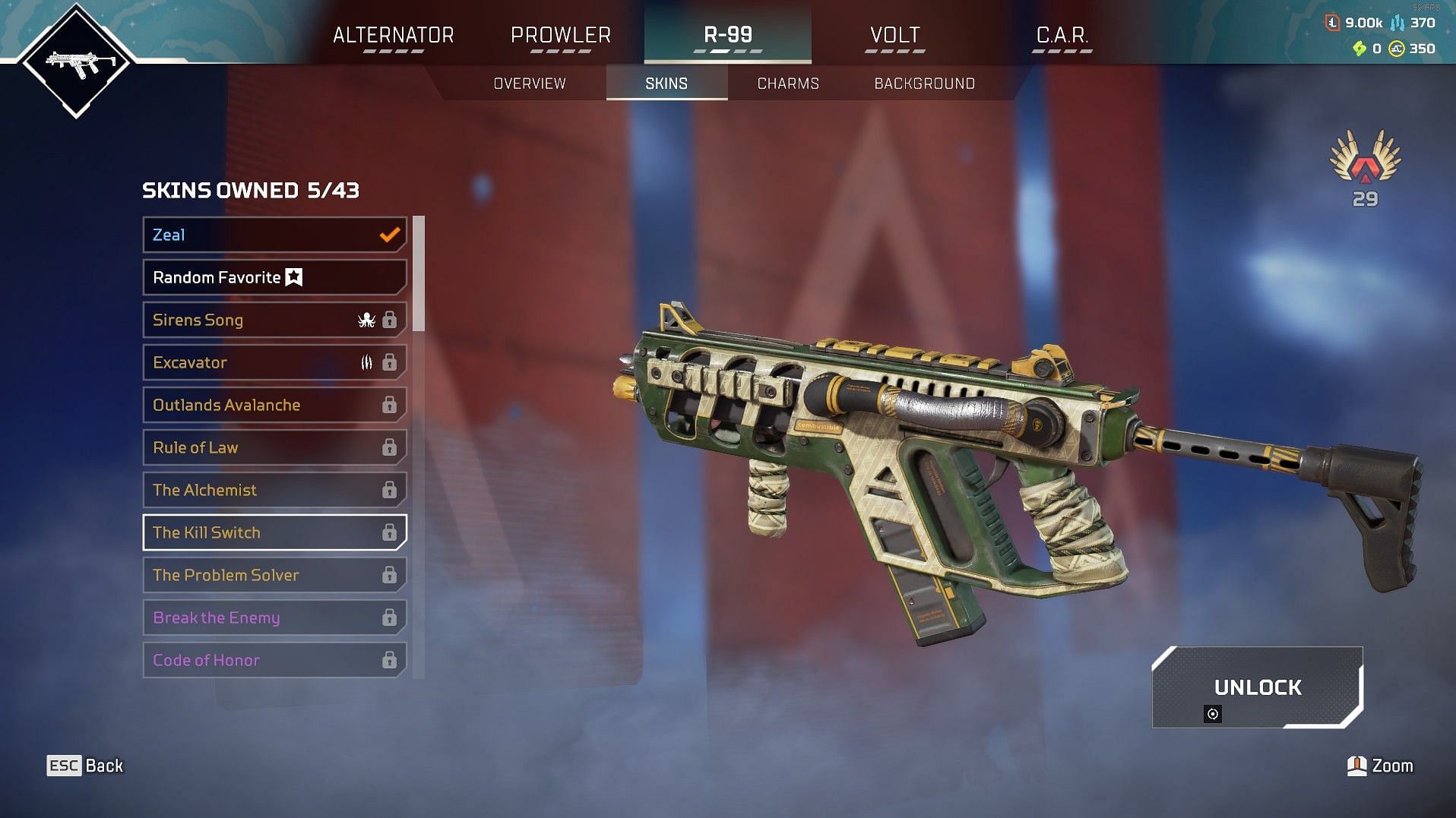Screen dimensions: 1456x818
Task: Select the Volt weapon tab
Action: point(894,36)
